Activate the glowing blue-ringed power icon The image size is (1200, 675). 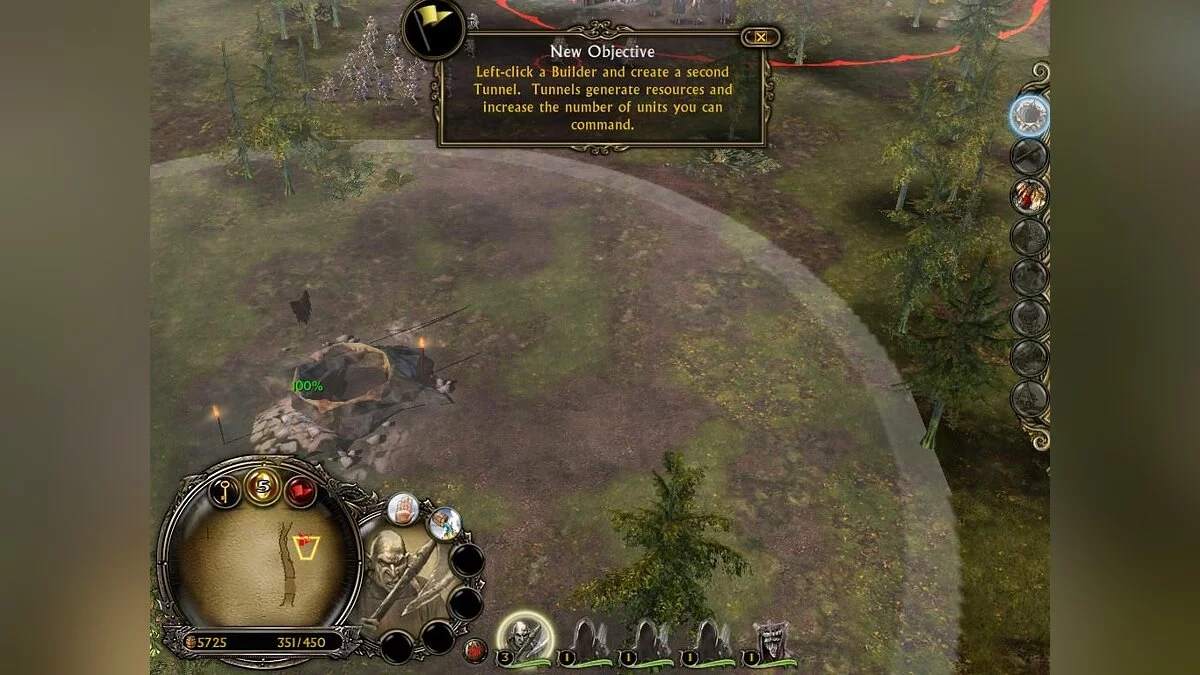(1028, 113)
